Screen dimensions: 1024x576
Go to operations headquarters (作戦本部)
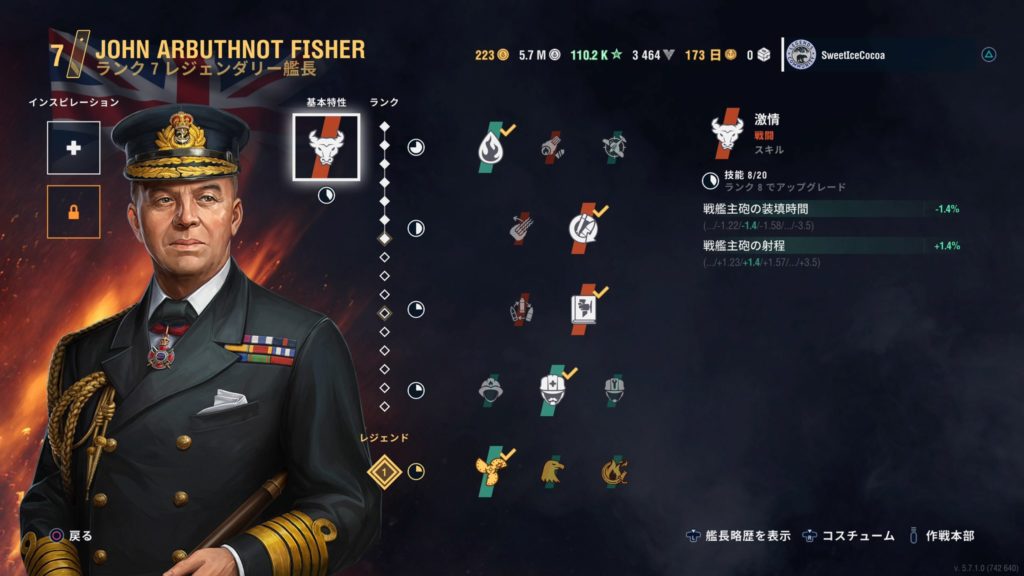click(940, 536)
